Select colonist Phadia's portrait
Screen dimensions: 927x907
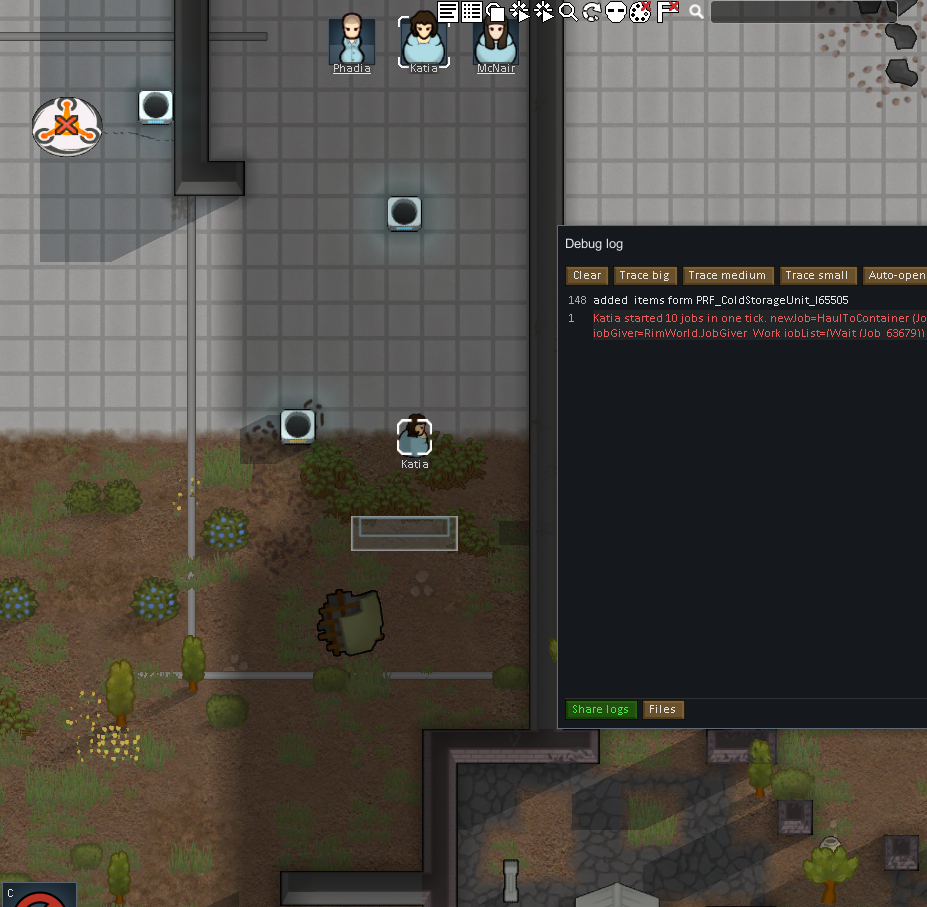tap(351, 41)
